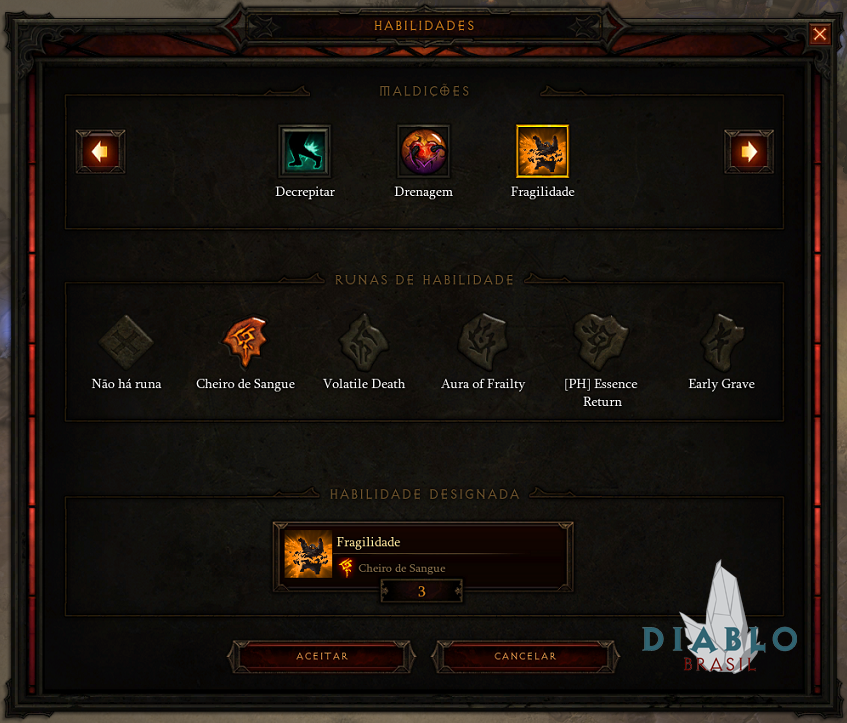Select the Decrepitar curse skill
Screen dimensions: 847x723
[x=305, y=151]
